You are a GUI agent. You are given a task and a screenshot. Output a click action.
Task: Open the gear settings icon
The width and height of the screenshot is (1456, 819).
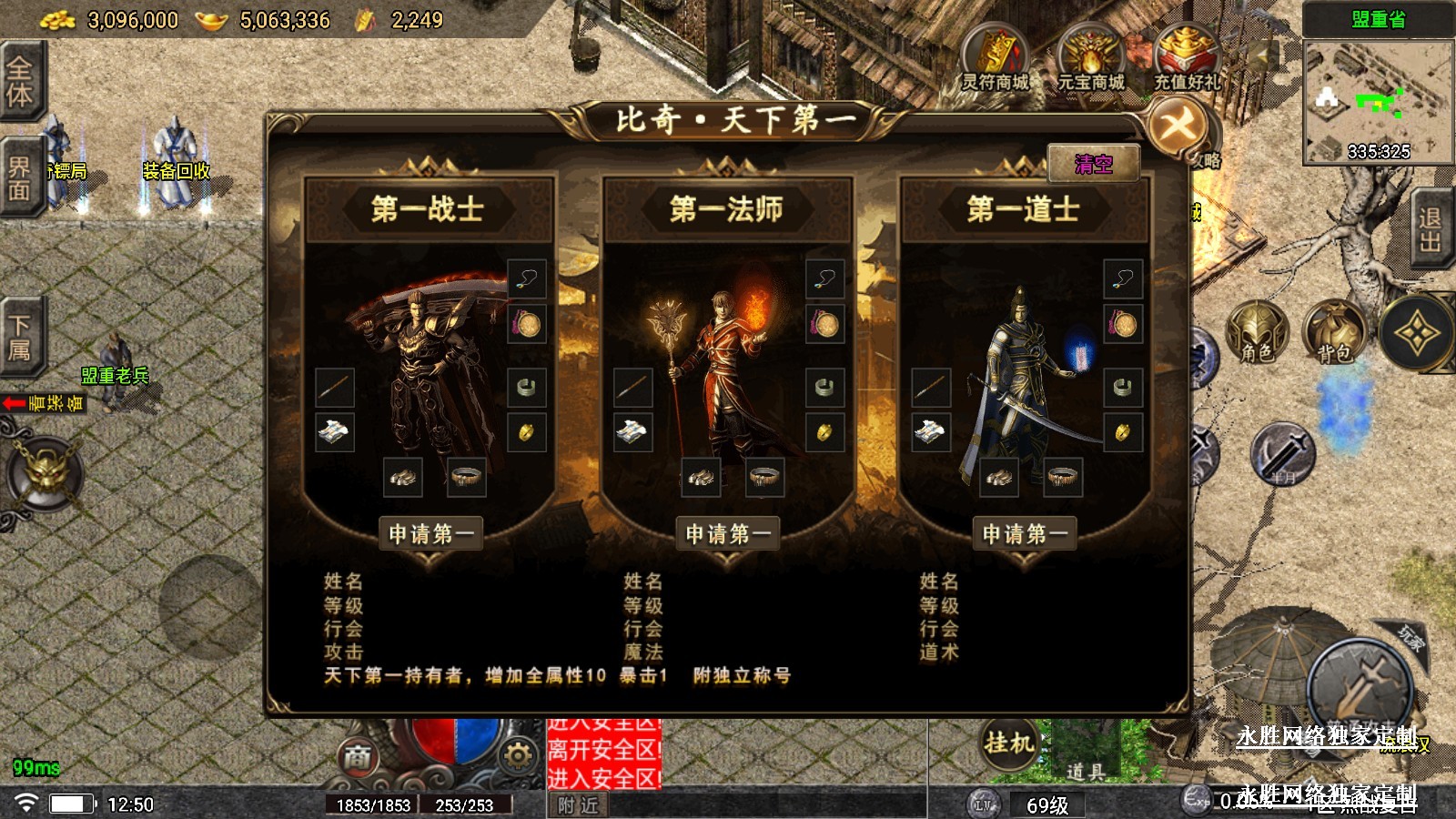coord(518,755)
